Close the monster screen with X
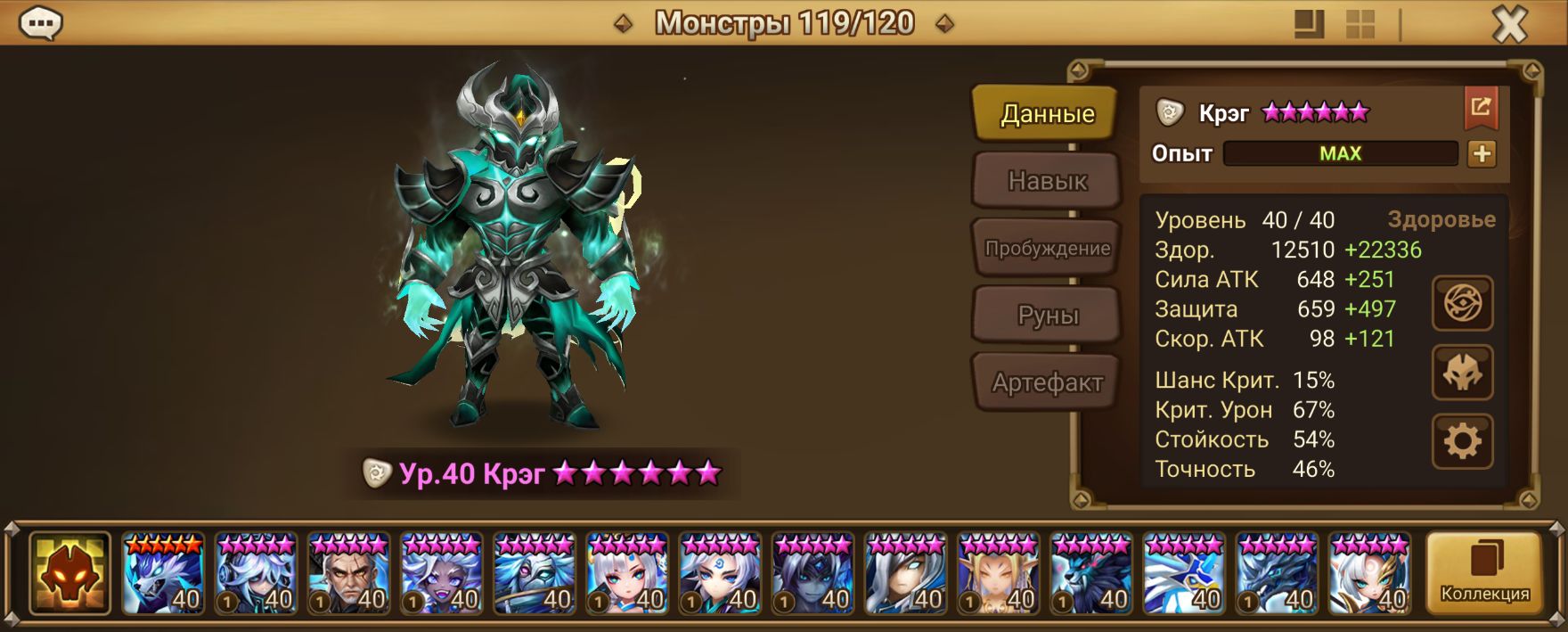This screenshot has height=632, width=1568. 1509,25
